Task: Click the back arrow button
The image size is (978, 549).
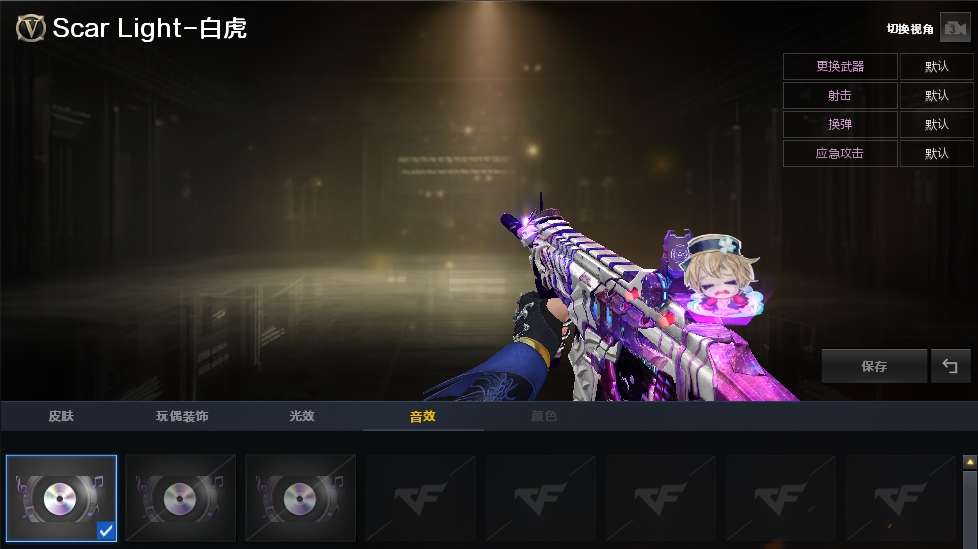Action: pos(950,366)
